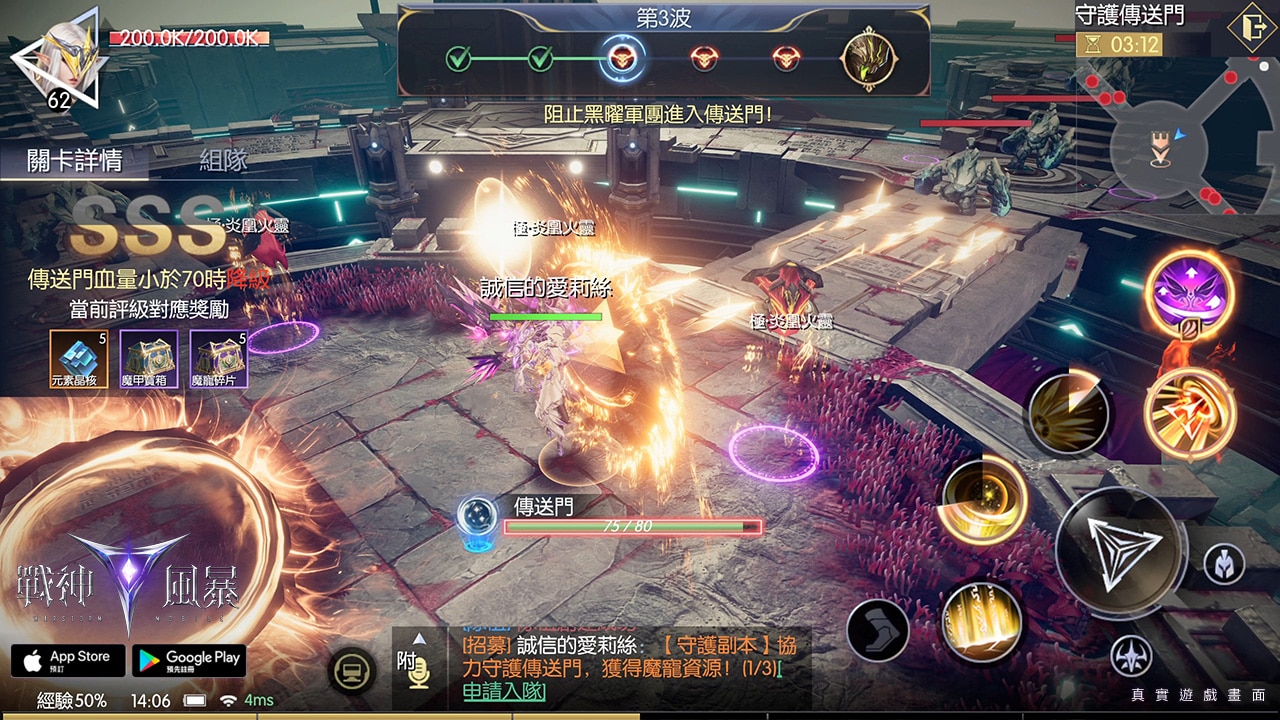Cast the golden light pillars skill
Viewport: 1280px width, 720px height.
point(981,621)
